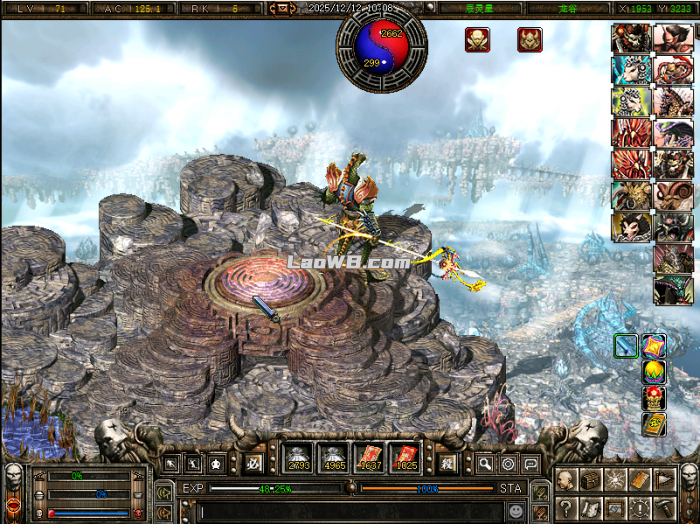The width and height of the screenshot is (700, 524).
Task: Use the red scroll with count 1637
Action: tap(369, 457)
